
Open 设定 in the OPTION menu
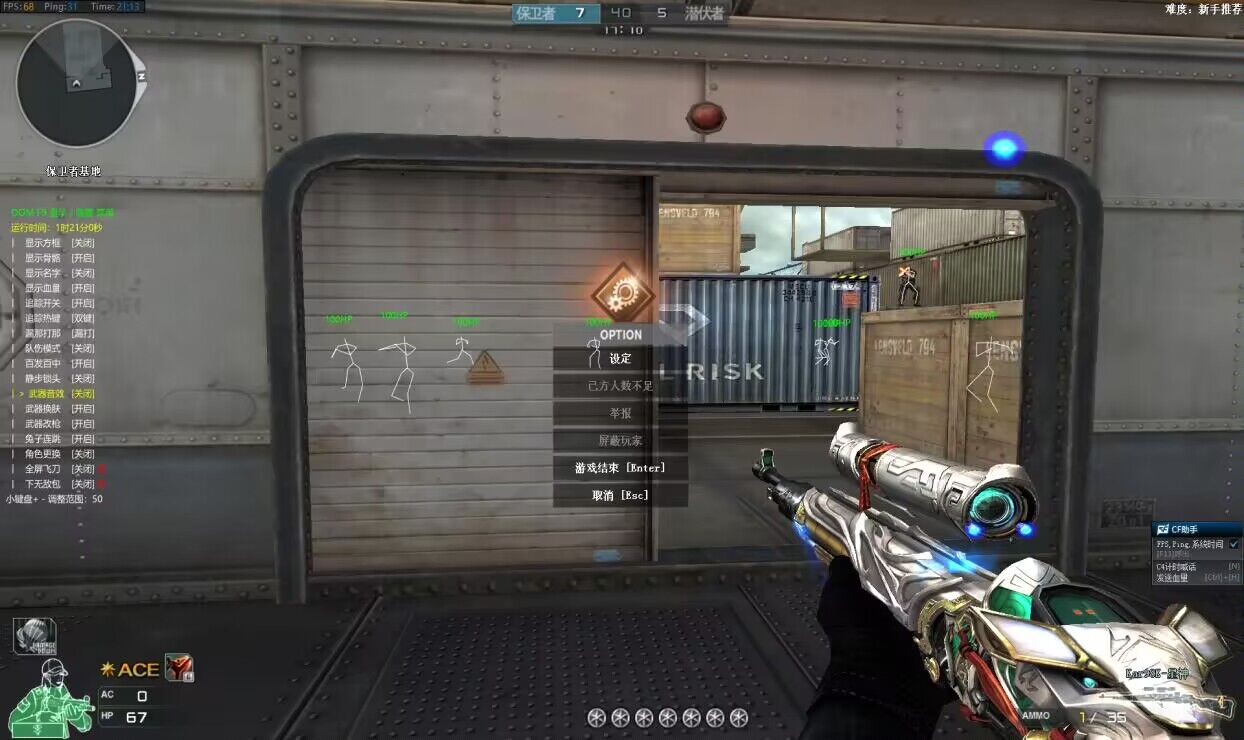pyautogui.click(x=620, y=358)
